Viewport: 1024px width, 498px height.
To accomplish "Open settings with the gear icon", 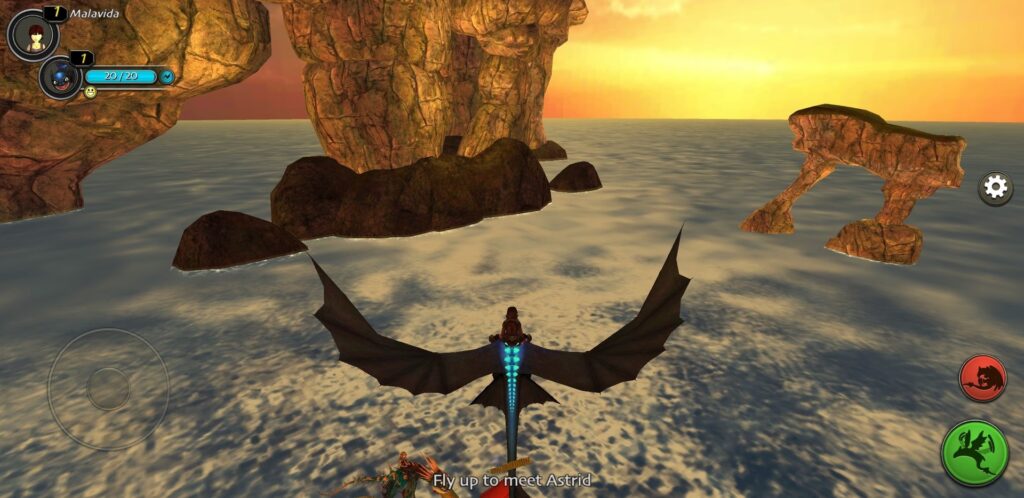I will coord(995,188).
